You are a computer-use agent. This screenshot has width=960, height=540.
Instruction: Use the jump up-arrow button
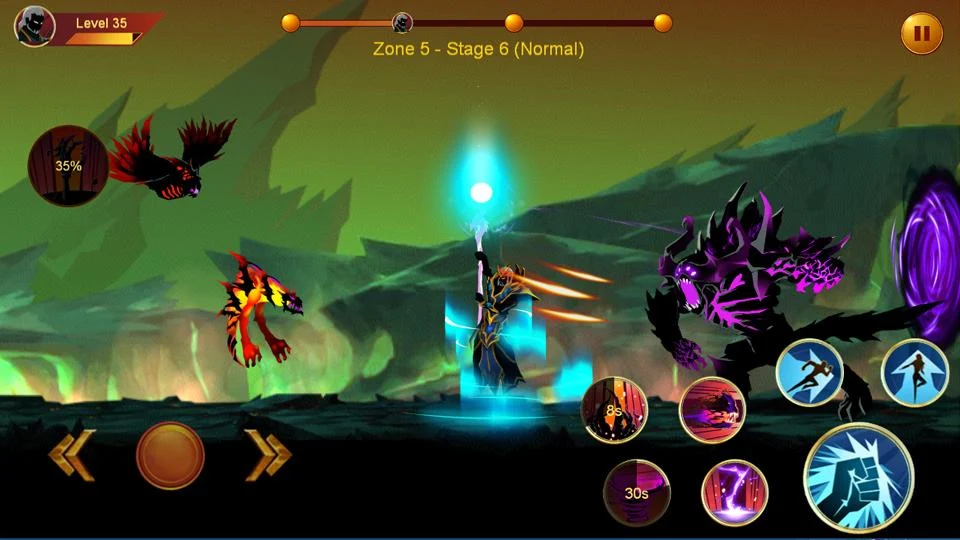(x=914, y=373)
